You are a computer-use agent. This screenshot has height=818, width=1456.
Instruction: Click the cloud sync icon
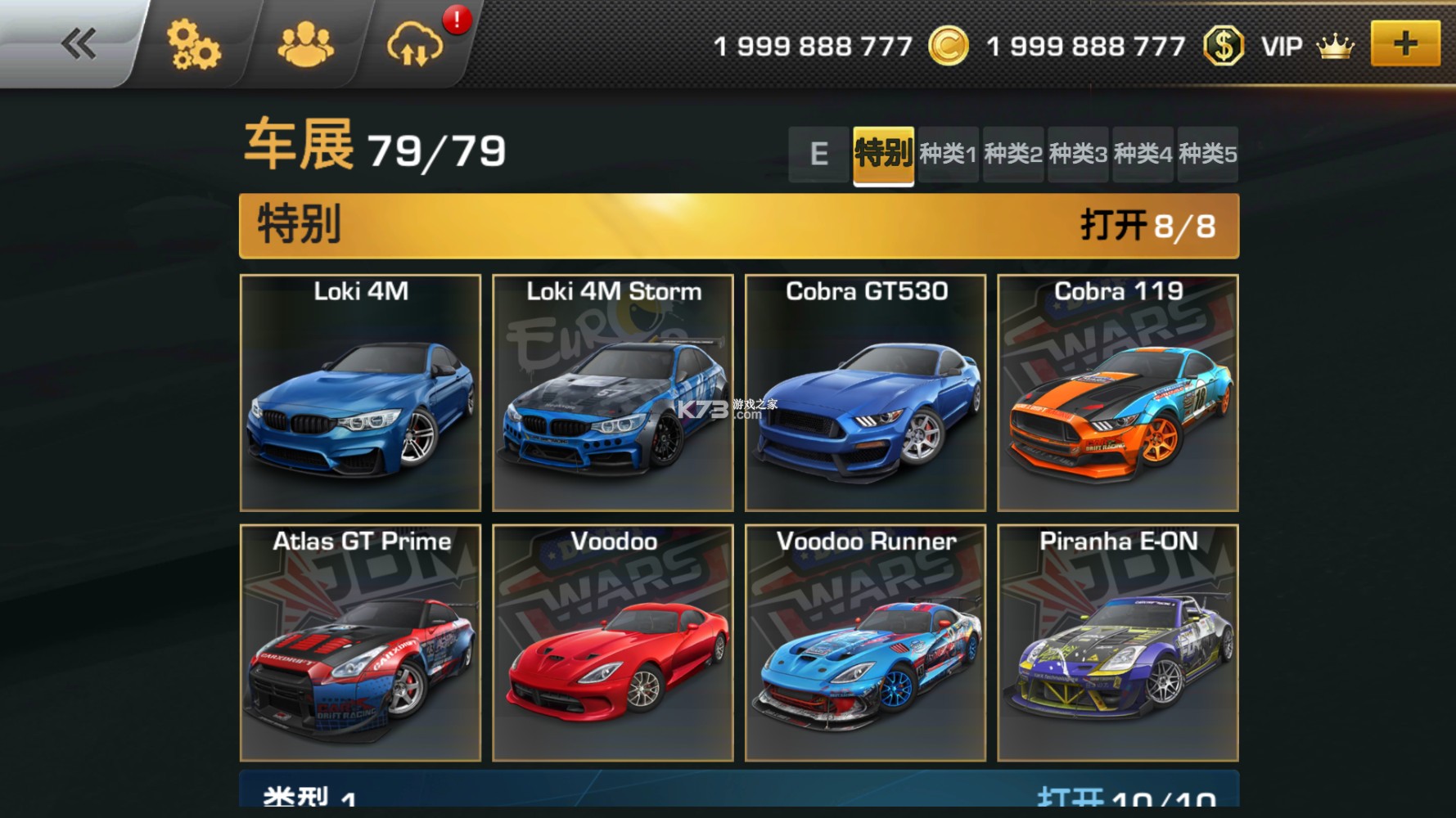click(415, 44)
